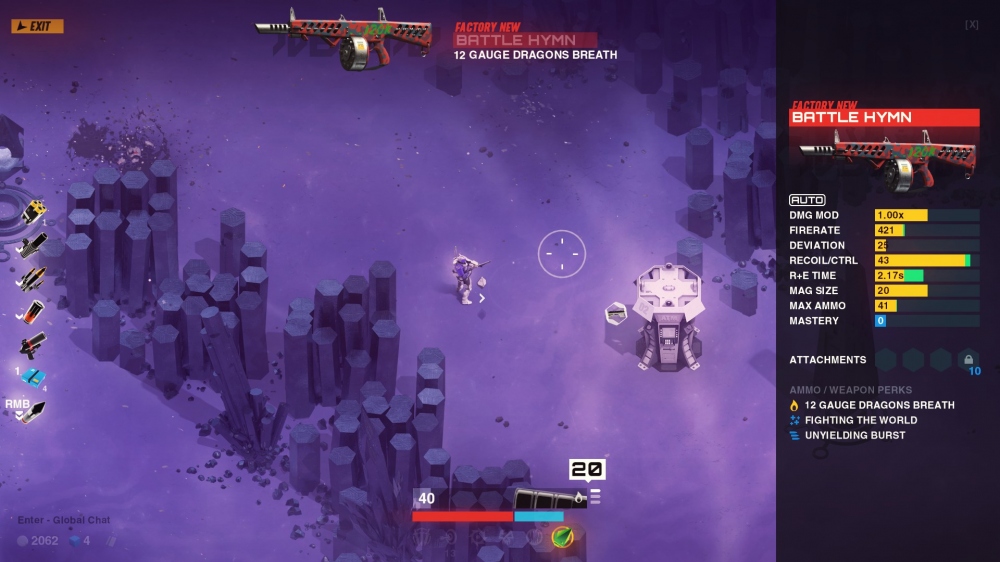Select the Fighting the World perk
The width and height of the screenshot is (1000, 562).
tap(861, 420)
